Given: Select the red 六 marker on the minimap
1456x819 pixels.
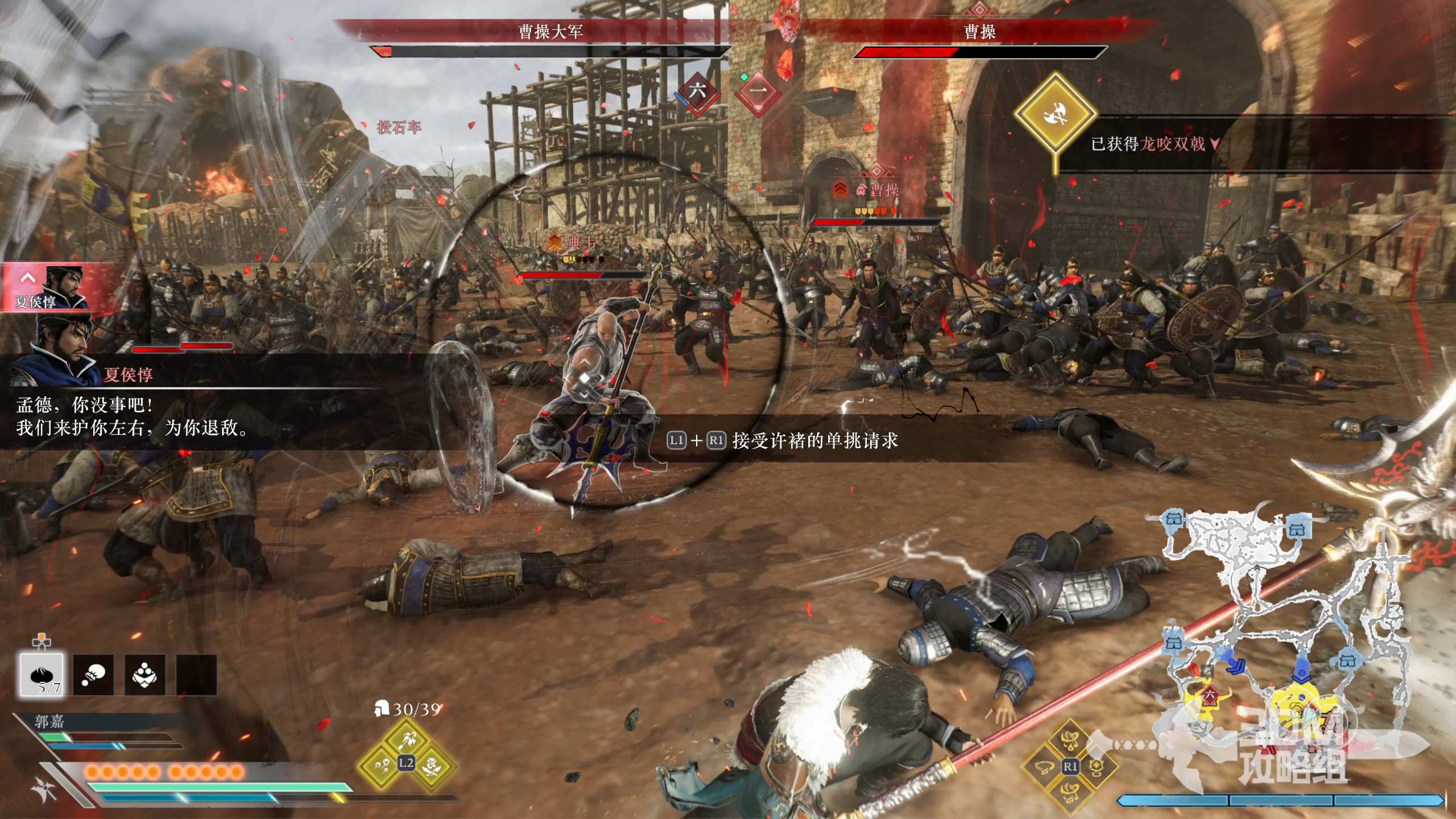Looking at the screenshot, I should coord(1209,695).
